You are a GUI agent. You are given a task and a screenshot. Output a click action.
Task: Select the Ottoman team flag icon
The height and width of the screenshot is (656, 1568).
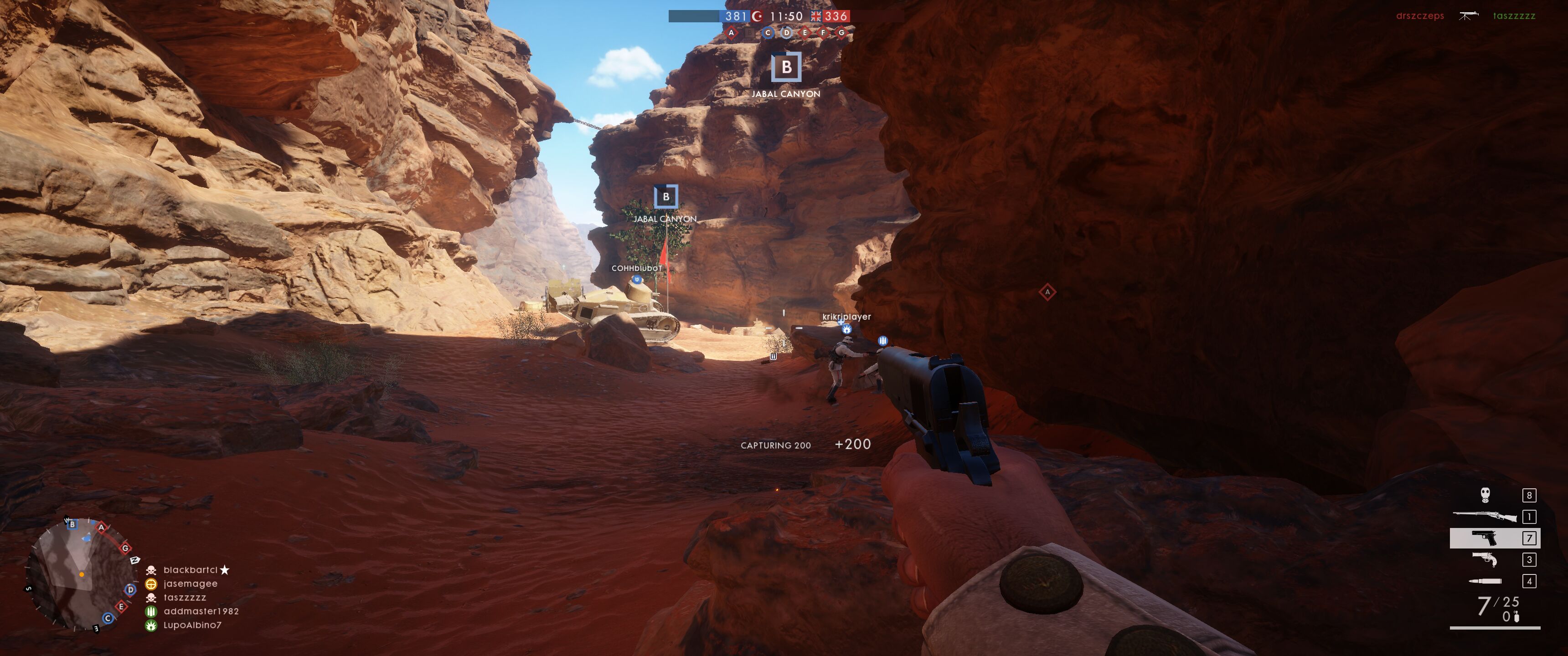(x=757, y=16)
